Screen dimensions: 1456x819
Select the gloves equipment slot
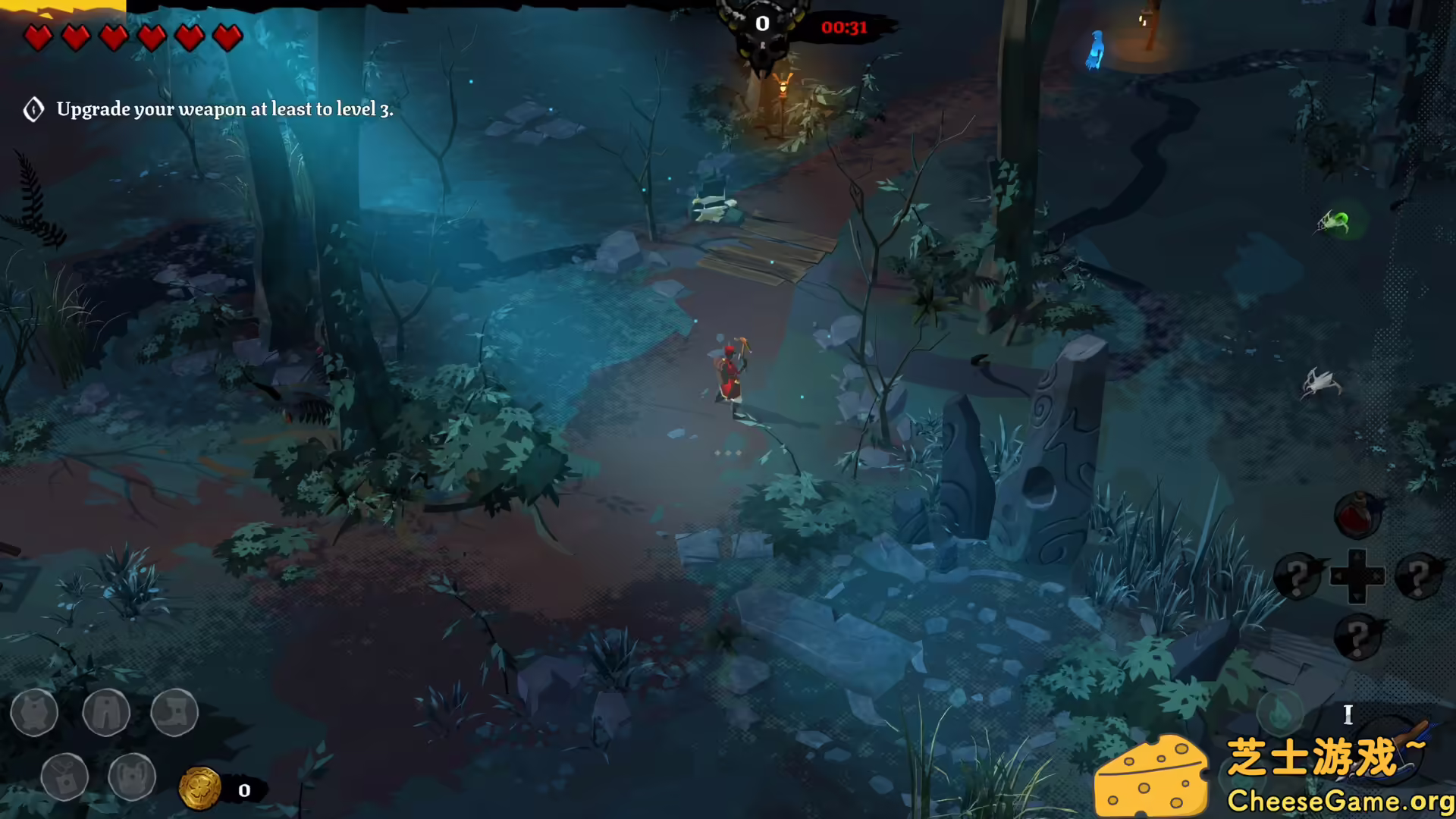coord(133,777)
